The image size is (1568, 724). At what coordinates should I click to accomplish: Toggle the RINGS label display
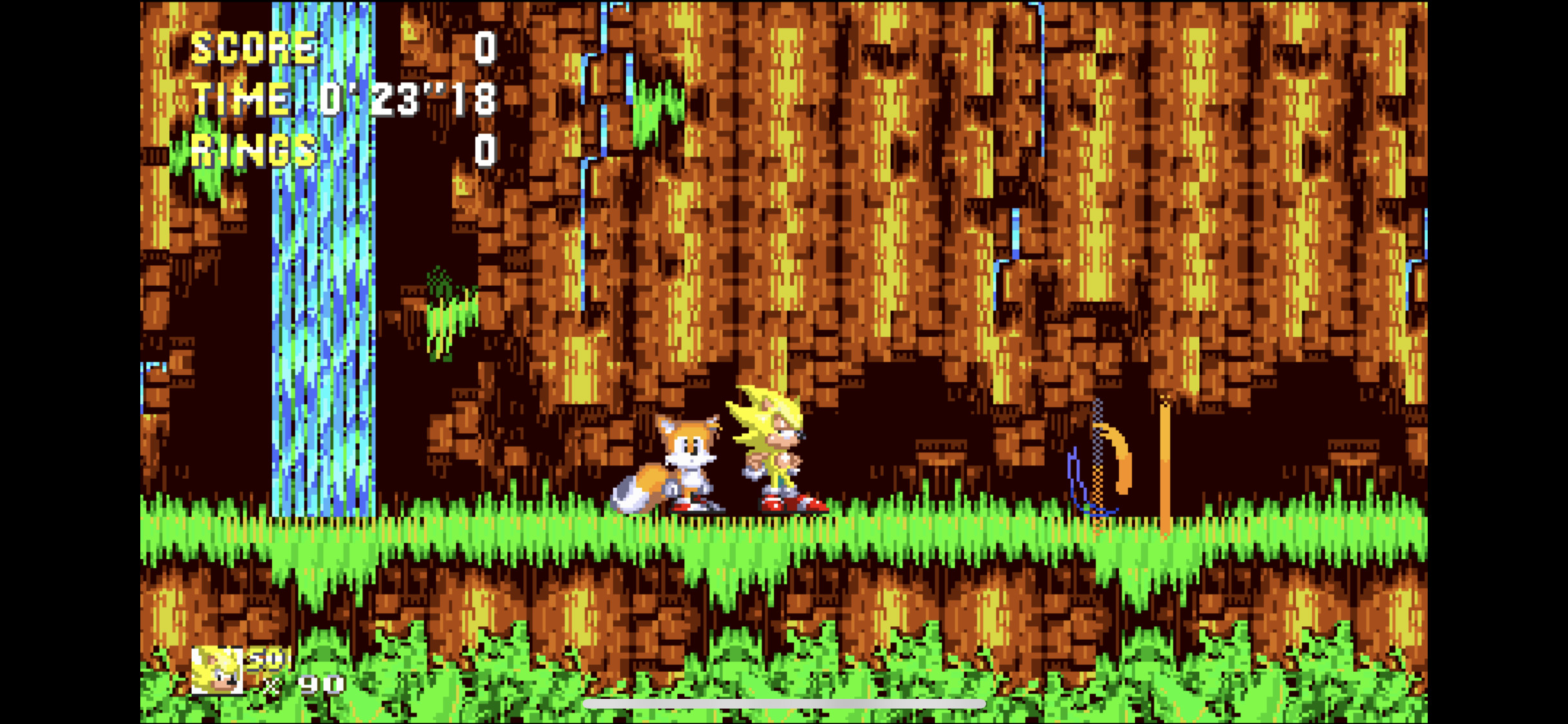(253, 151)
